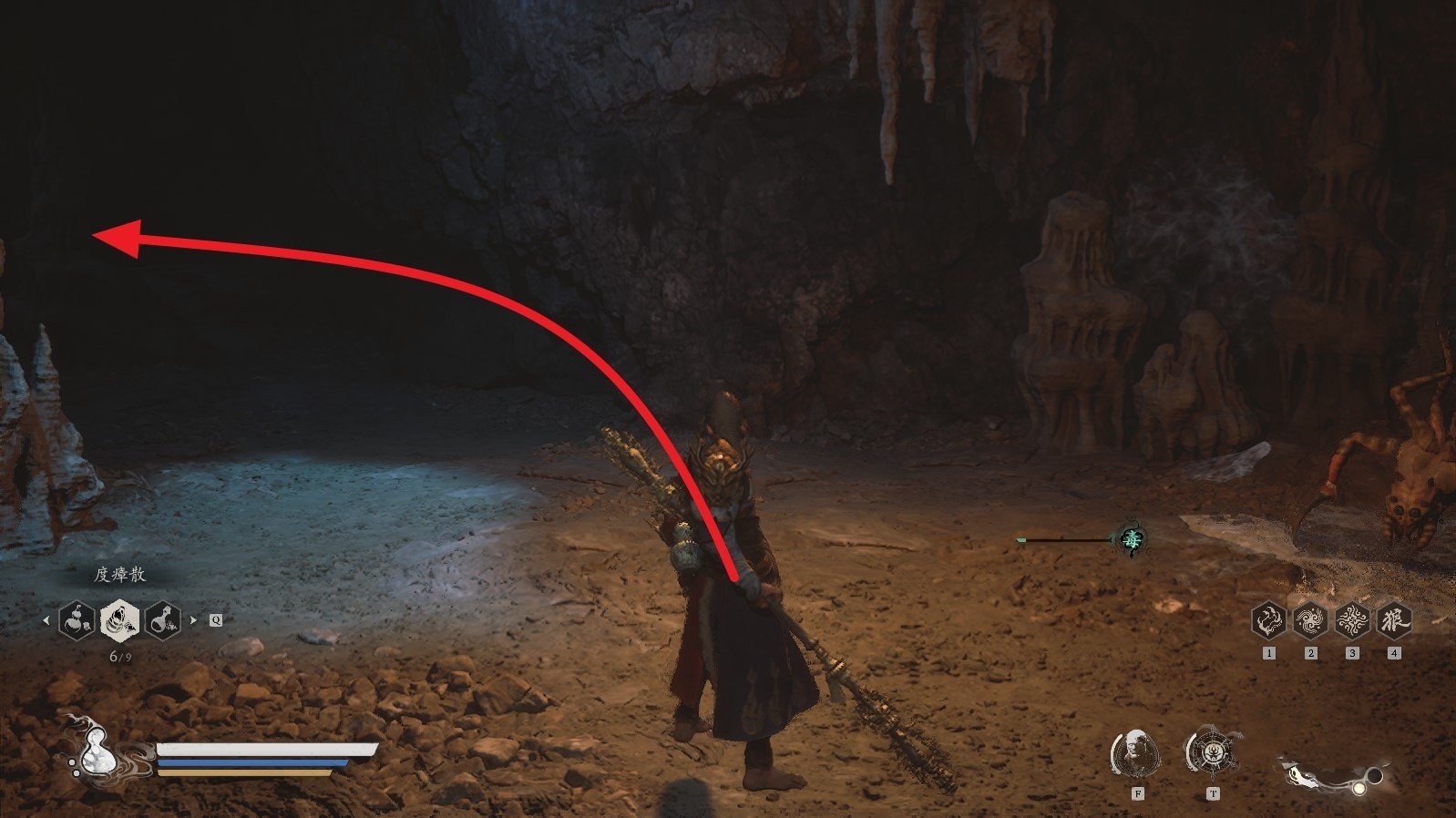Use the knotted pattern spell in slot 3

pos(1352,620)
